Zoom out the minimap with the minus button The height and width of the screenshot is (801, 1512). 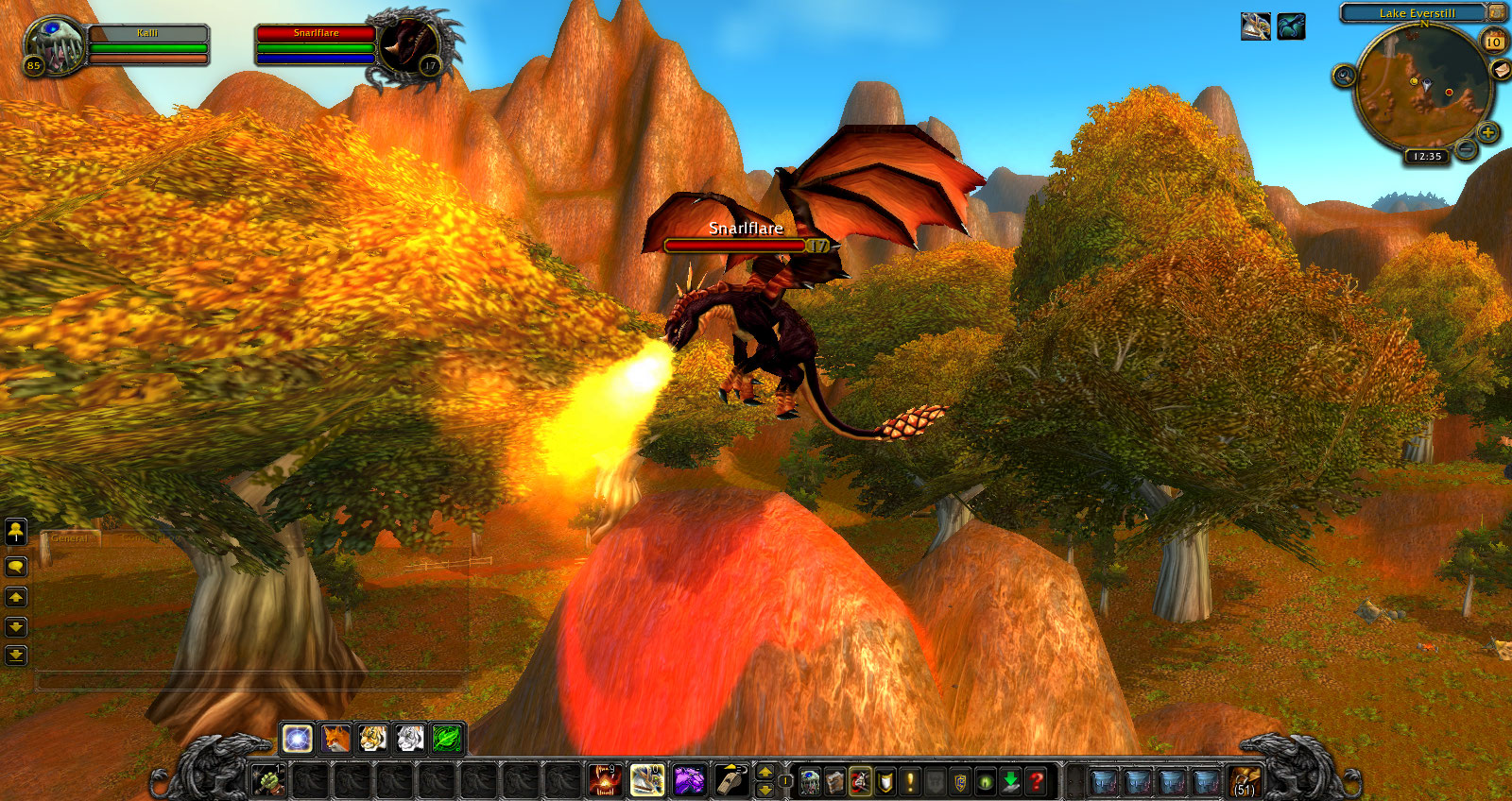(x=1466, y=149)
